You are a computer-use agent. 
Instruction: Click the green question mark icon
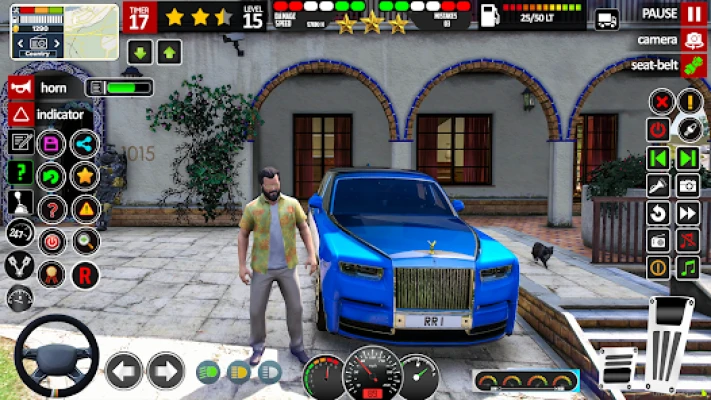point(20,172)
